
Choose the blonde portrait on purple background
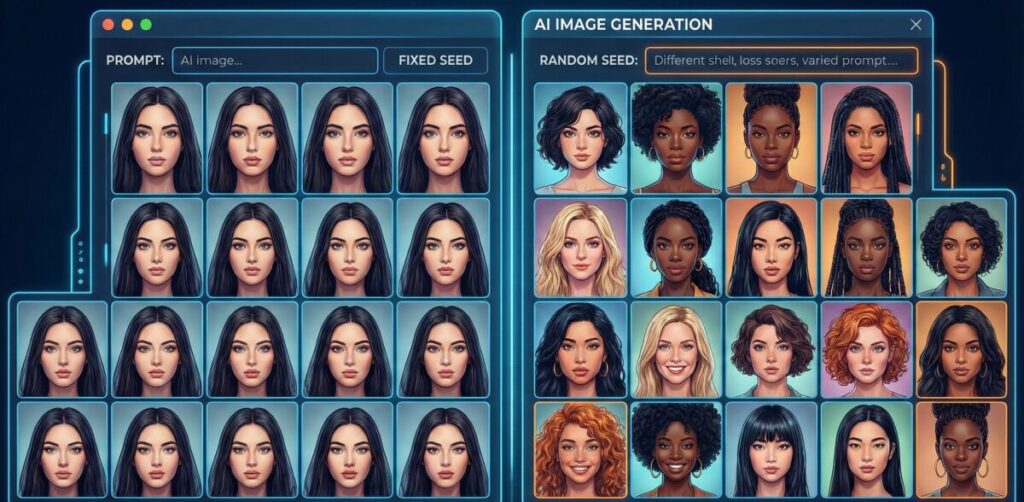pos(580,247)
